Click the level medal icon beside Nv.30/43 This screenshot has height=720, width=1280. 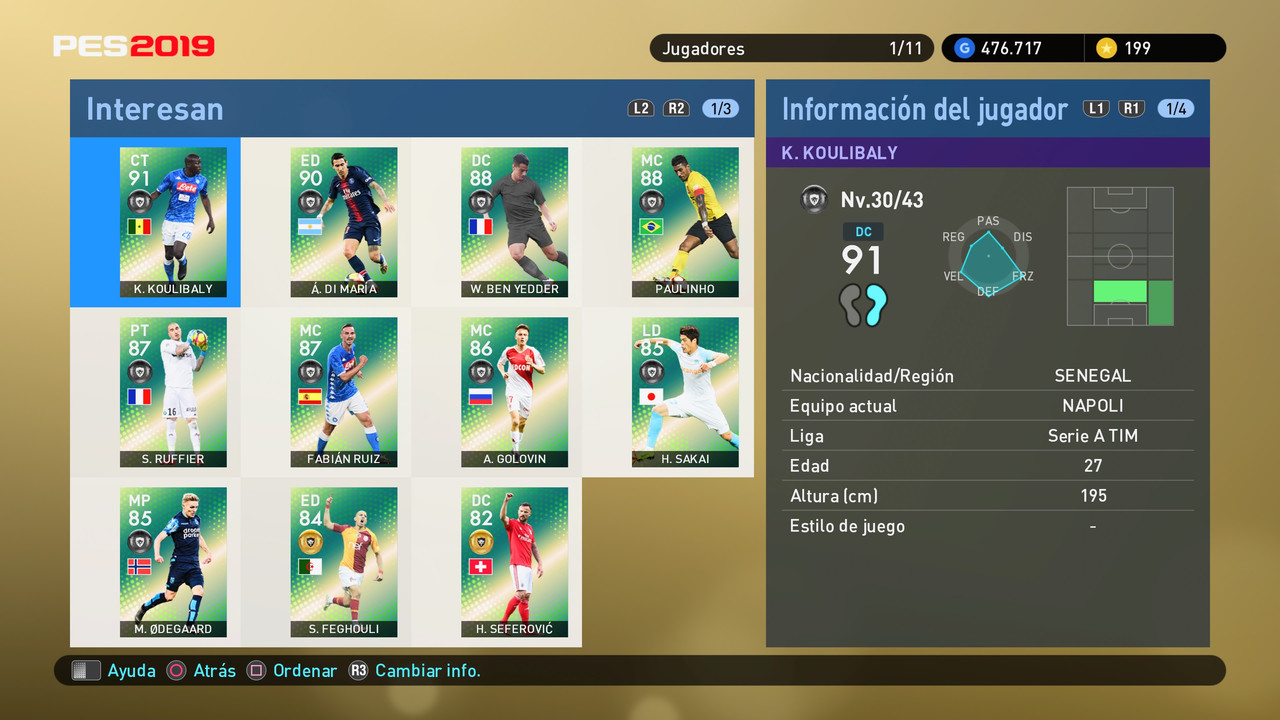pyautogui.click(x=814, y=199)
